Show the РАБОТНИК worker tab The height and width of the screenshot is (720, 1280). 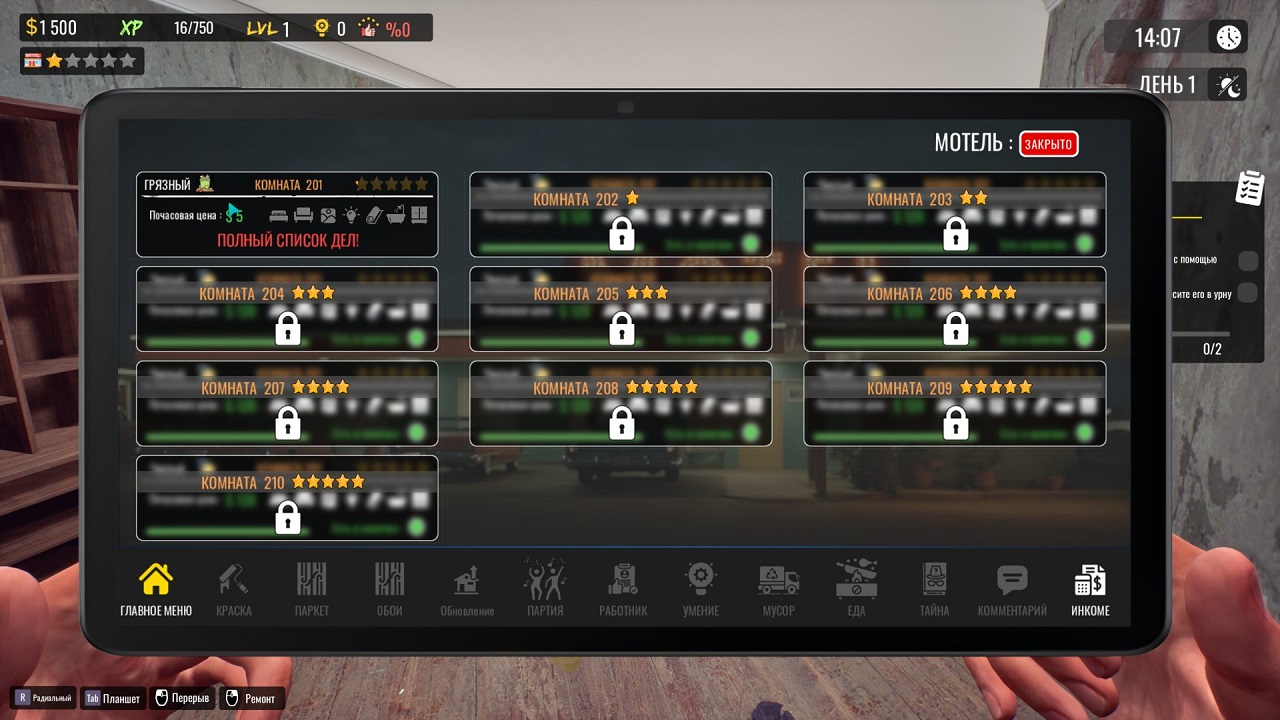click(x=623, y=588)
